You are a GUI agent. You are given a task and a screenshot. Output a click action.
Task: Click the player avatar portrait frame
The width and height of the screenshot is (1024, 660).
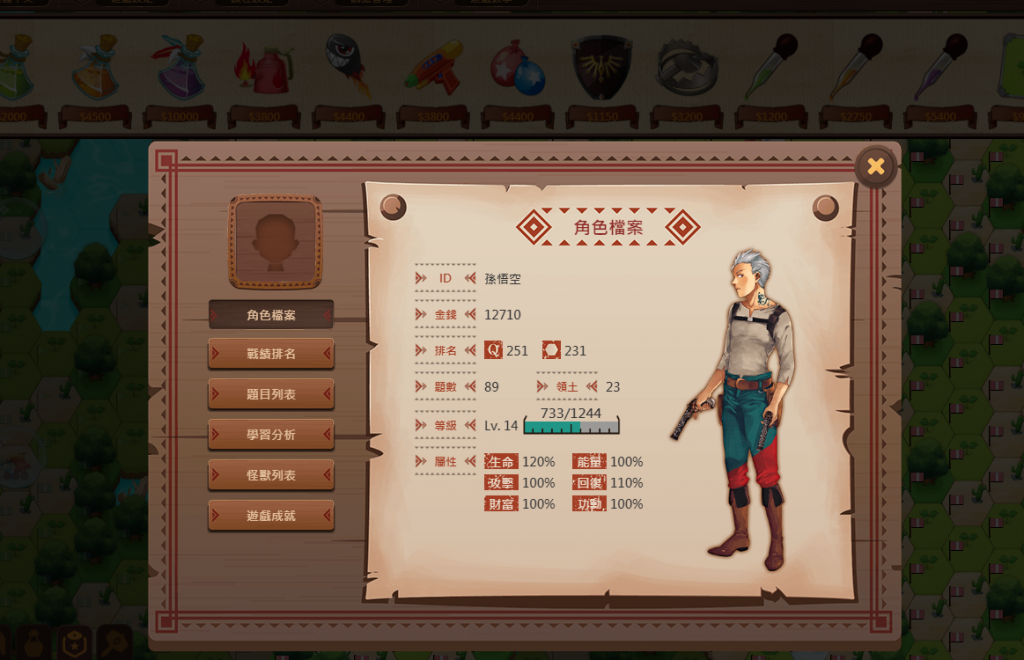click(276, 242)
